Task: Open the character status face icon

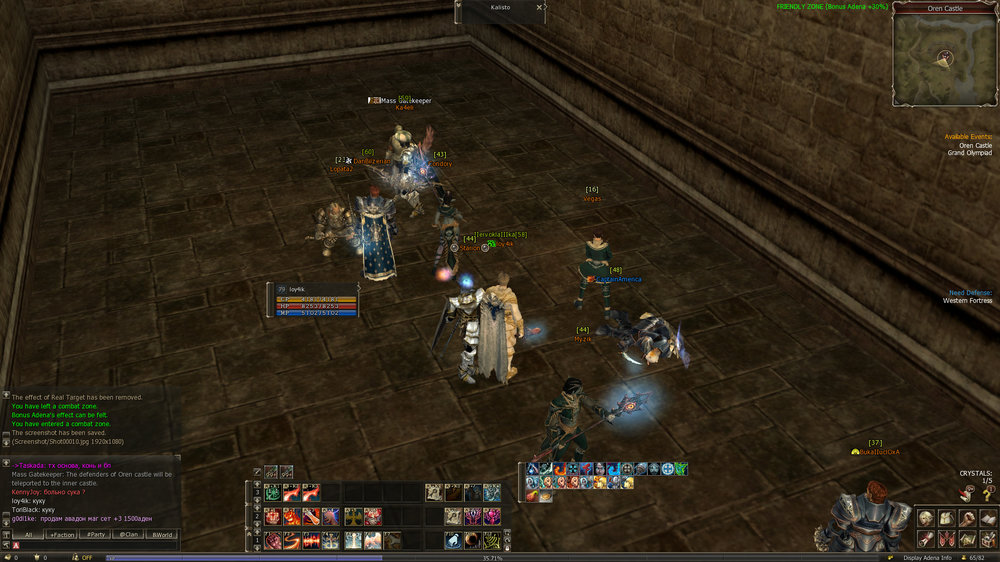Action: (x=926, y=518)
